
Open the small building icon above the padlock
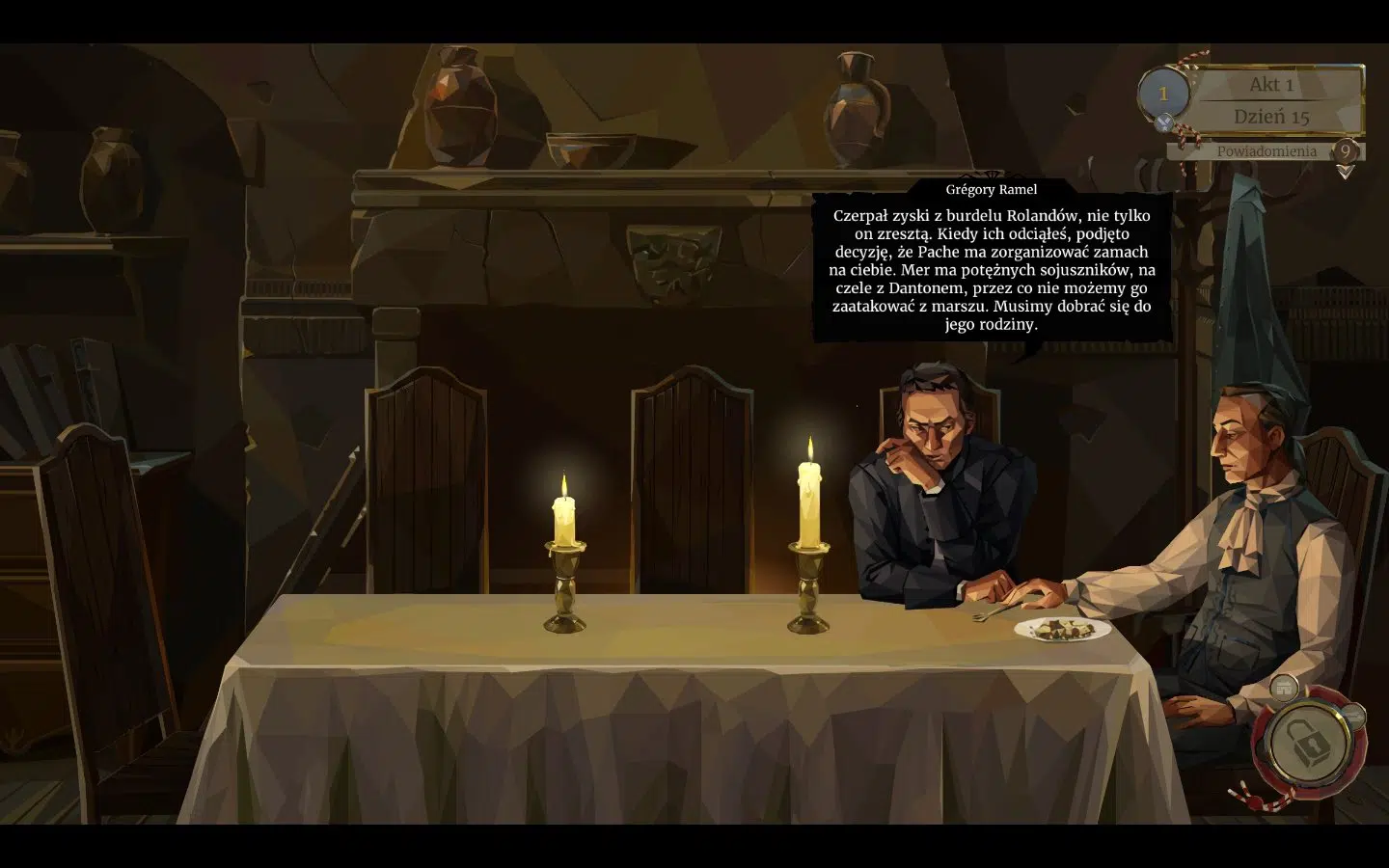pos(1283,688)
